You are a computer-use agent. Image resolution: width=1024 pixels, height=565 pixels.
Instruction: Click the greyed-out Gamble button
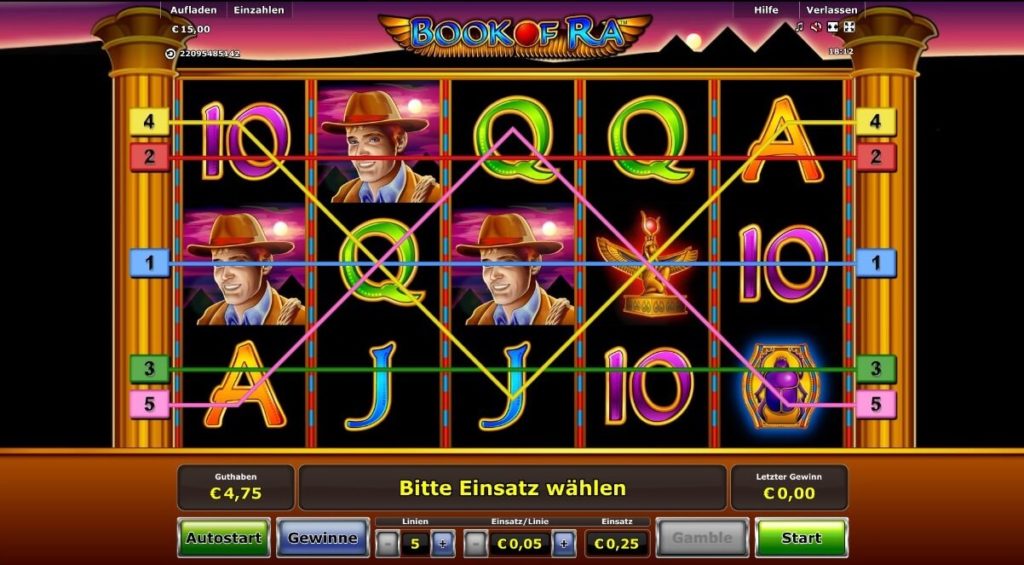(x=702, y=538)
